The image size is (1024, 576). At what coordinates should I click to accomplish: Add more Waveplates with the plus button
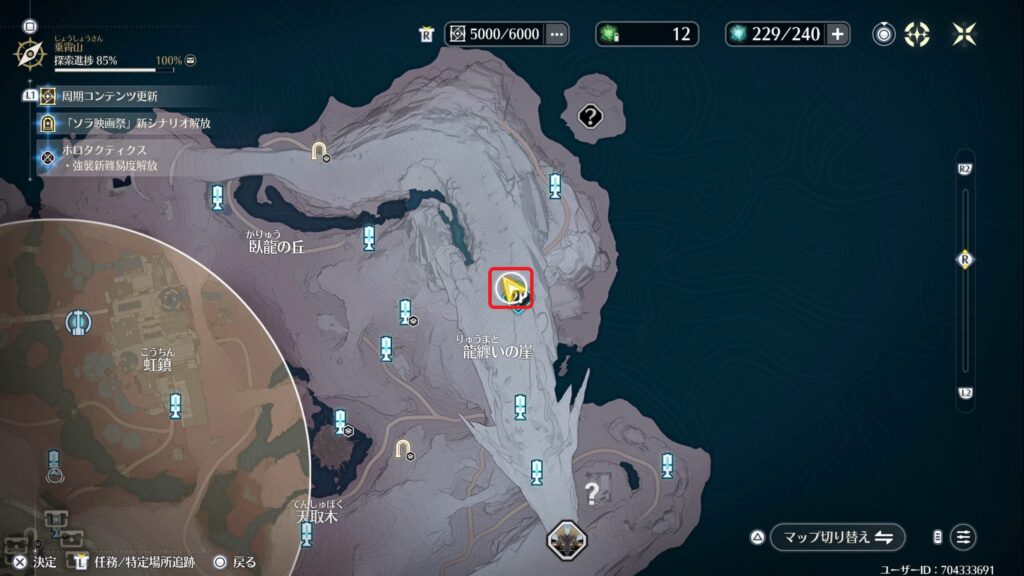click(838, 34)
